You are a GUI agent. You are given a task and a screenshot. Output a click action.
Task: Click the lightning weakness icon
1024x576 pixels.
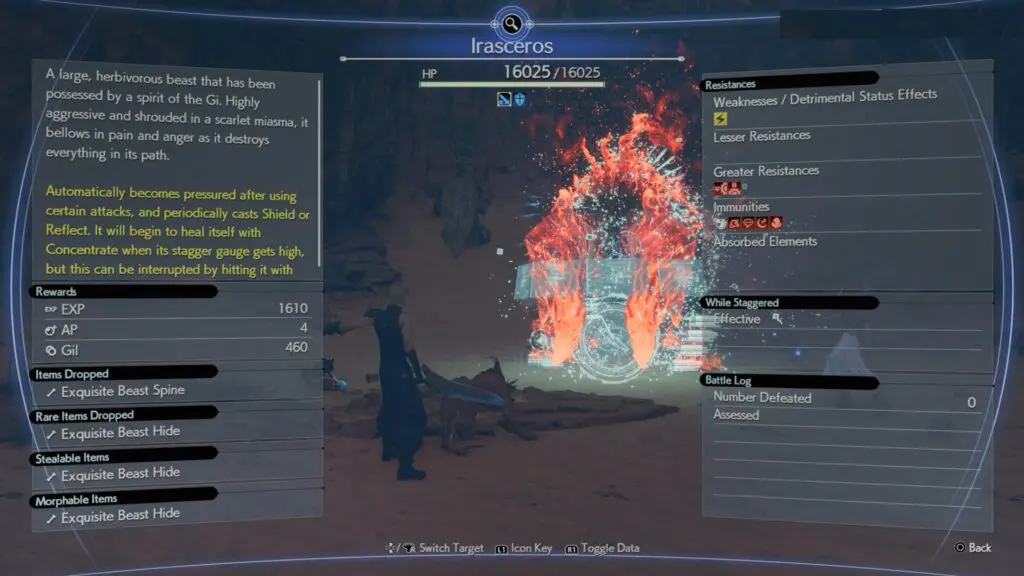(720, 118)
